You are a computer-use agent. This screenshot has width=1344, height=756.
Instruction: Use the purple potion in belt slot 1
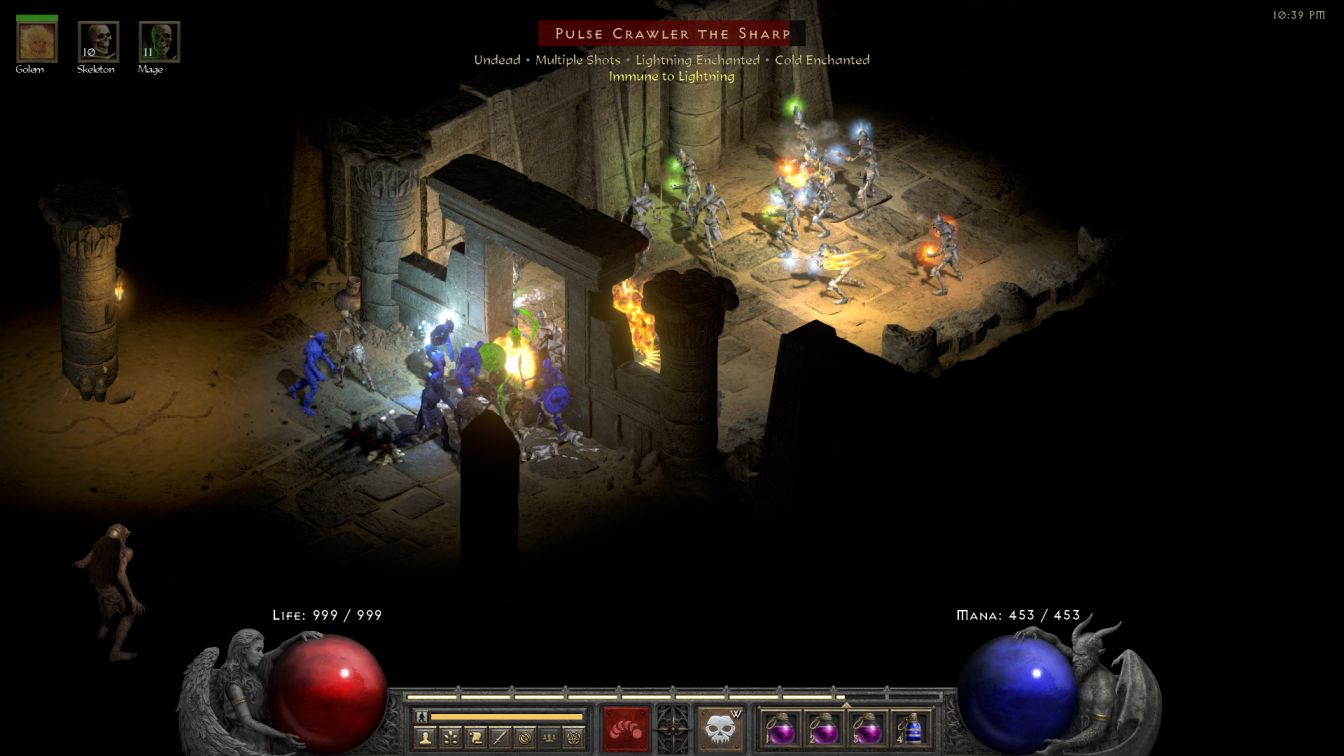tap(780, 728)
